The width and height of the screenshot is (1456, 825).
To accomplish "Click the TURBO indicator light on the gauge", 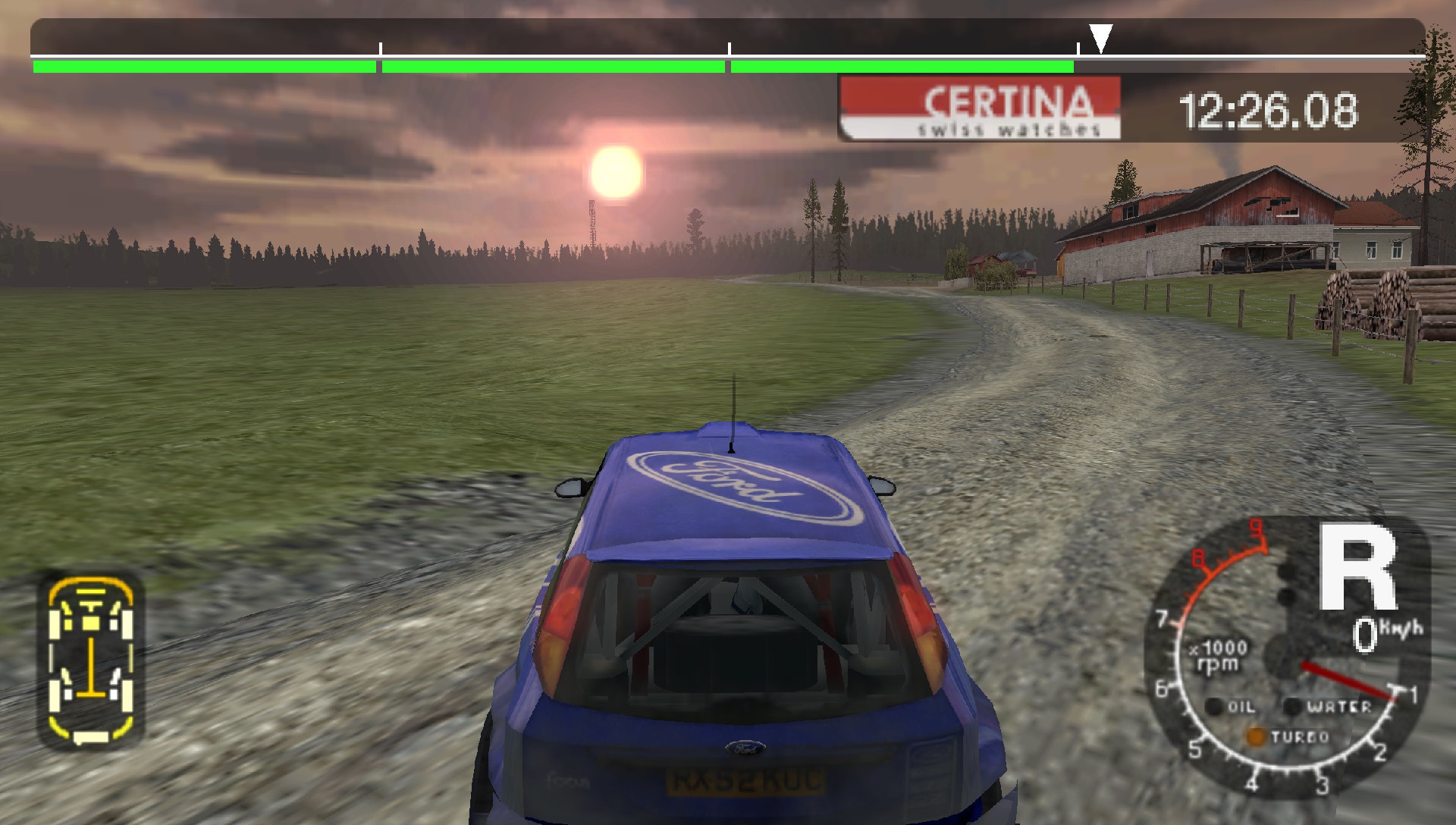I will coord(1256,738).
